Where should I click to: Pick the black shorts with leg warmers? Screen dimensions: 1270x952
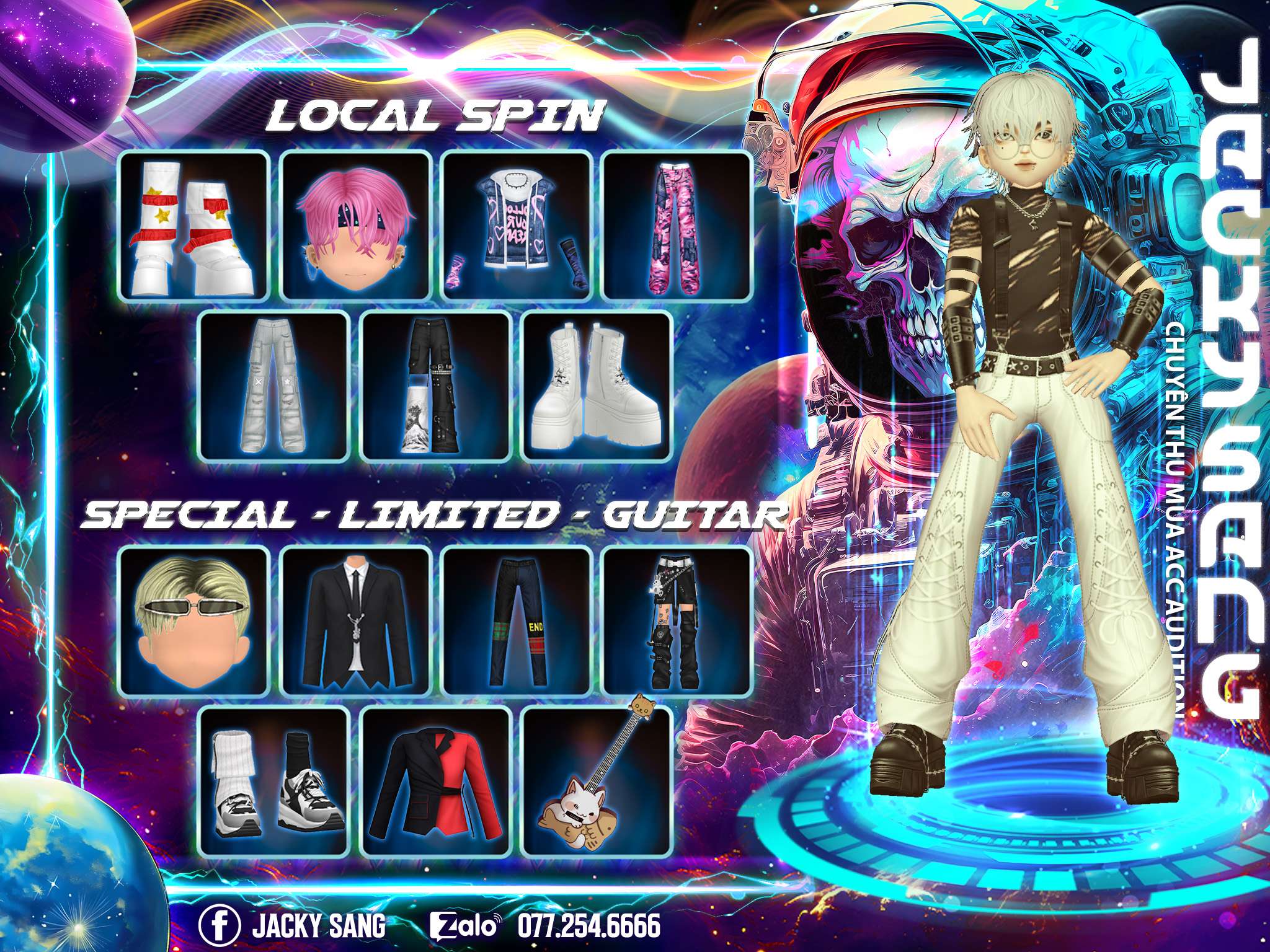coord(677,622)
